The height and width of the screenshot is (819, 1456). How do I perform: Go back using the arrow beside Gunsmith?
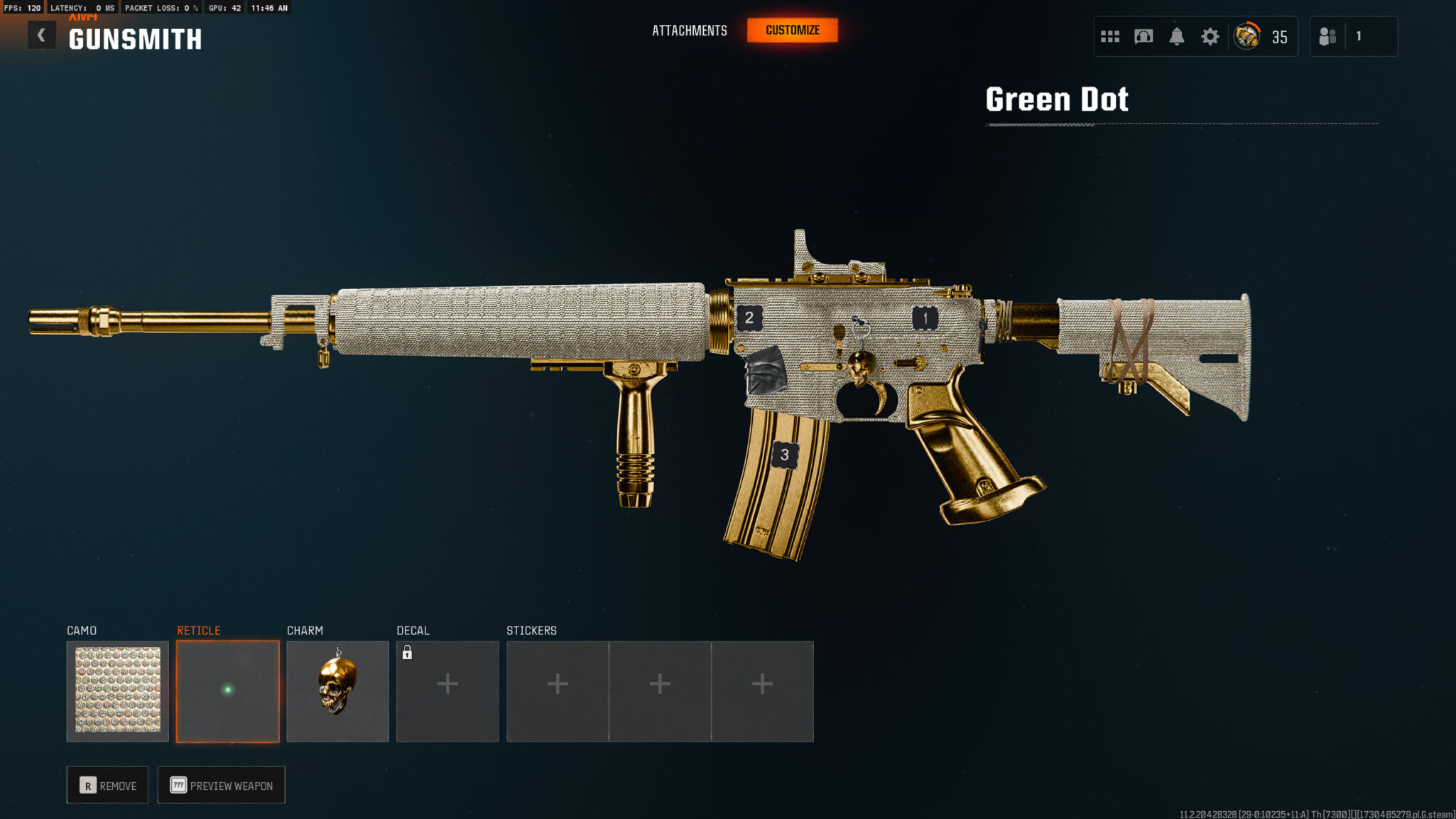[x=41, y=36]
